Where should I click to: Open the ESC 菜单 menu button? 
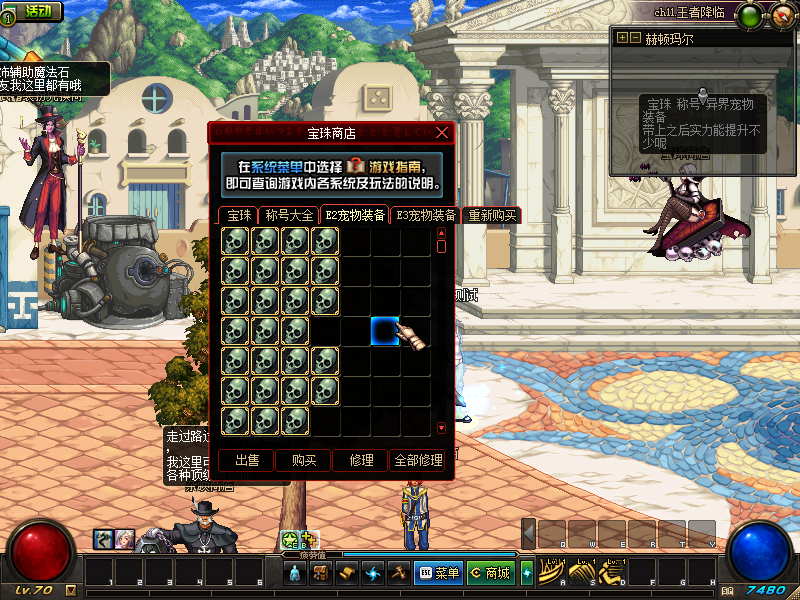438,573
